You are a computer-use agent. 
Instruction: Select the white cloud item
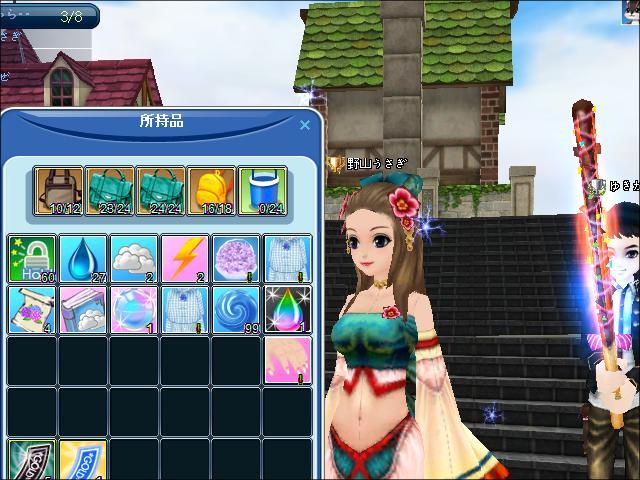coord(134,259)
